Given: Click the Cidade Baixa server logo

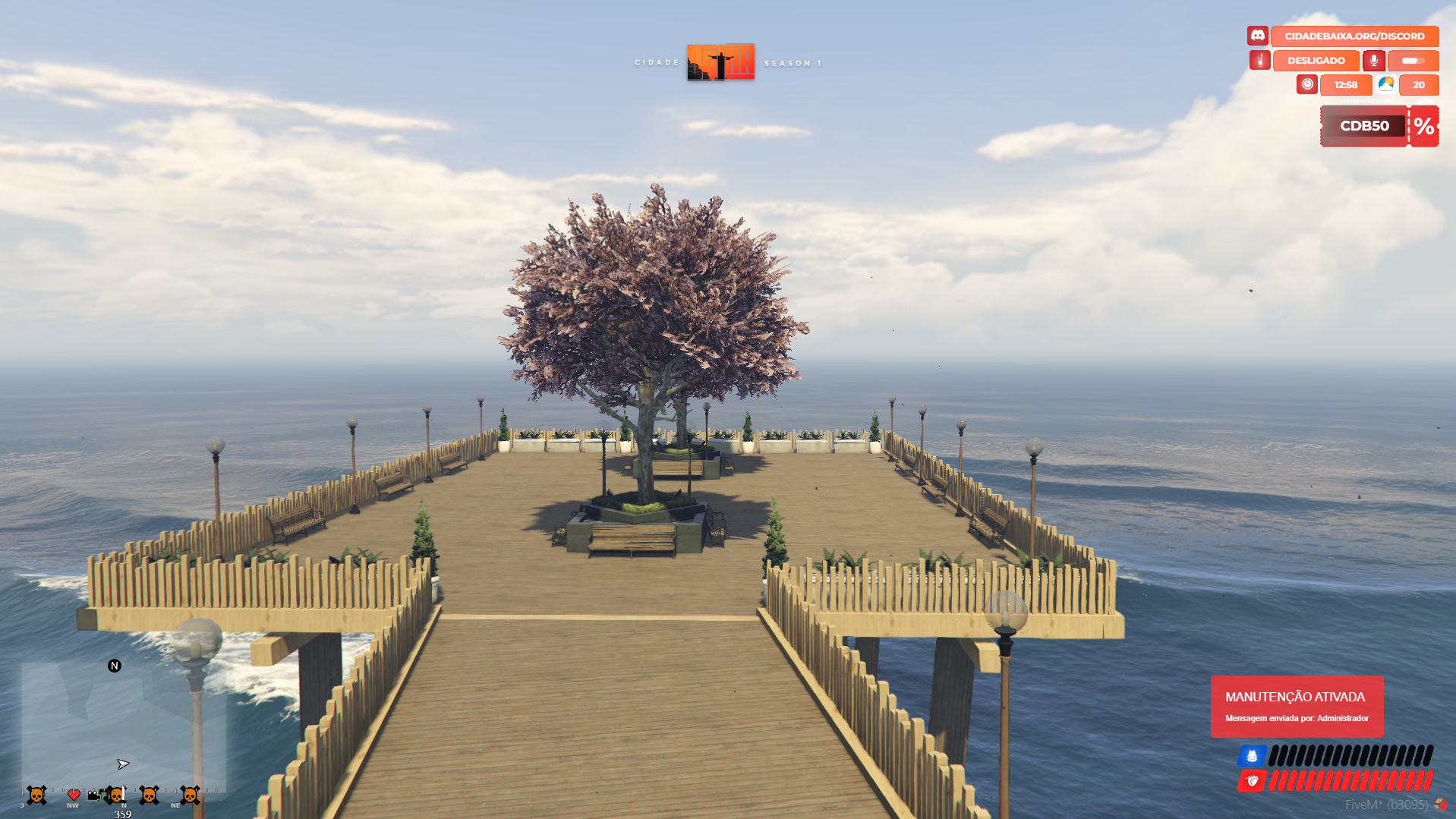Looking at the screenshot, I should click(720, 62).
